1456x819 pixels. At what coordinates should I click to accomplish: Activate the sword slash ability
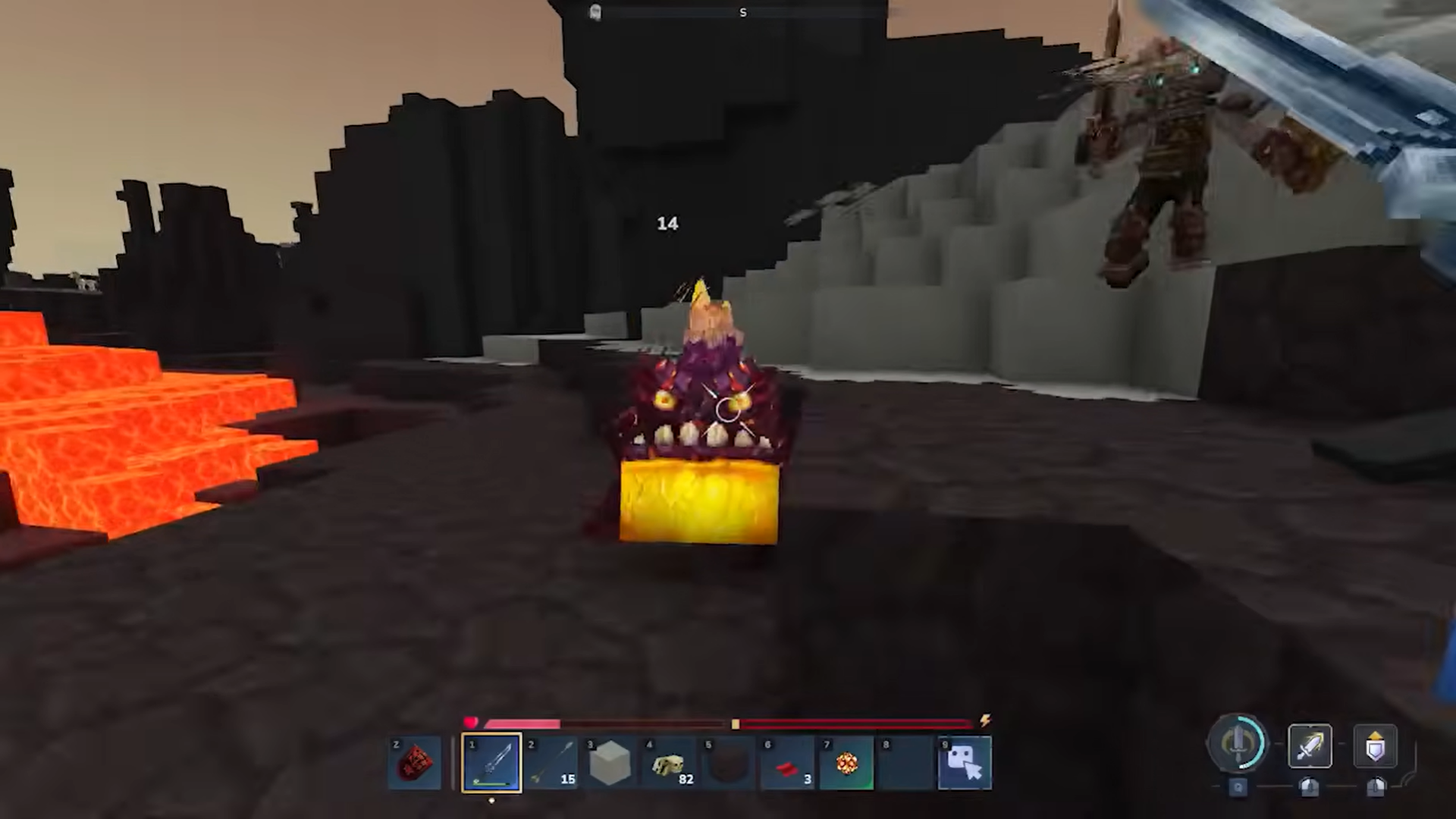click(1309, 746)
